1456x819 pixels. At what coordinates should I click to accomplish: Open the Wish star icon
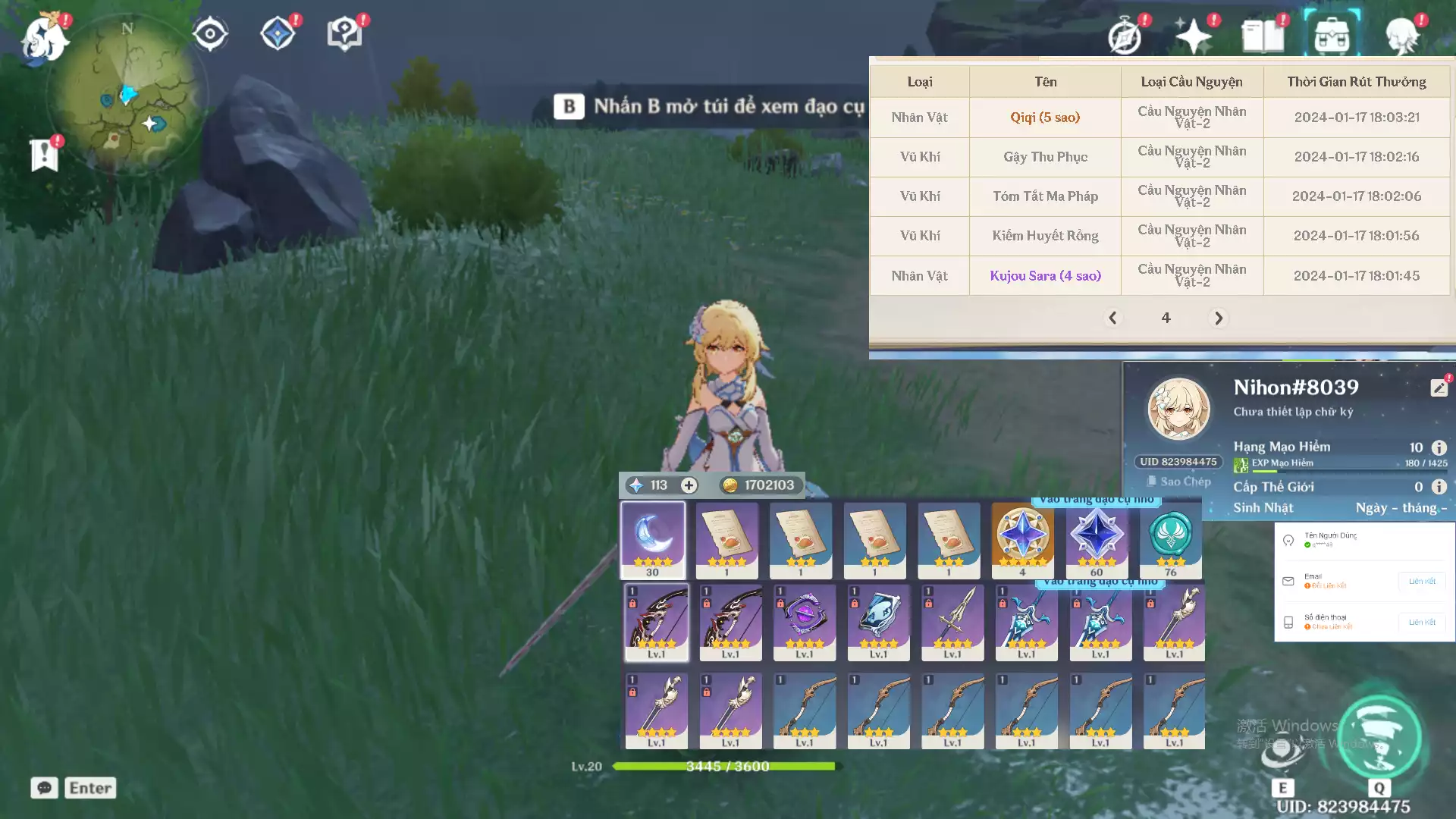click(x=1194, y=36)
